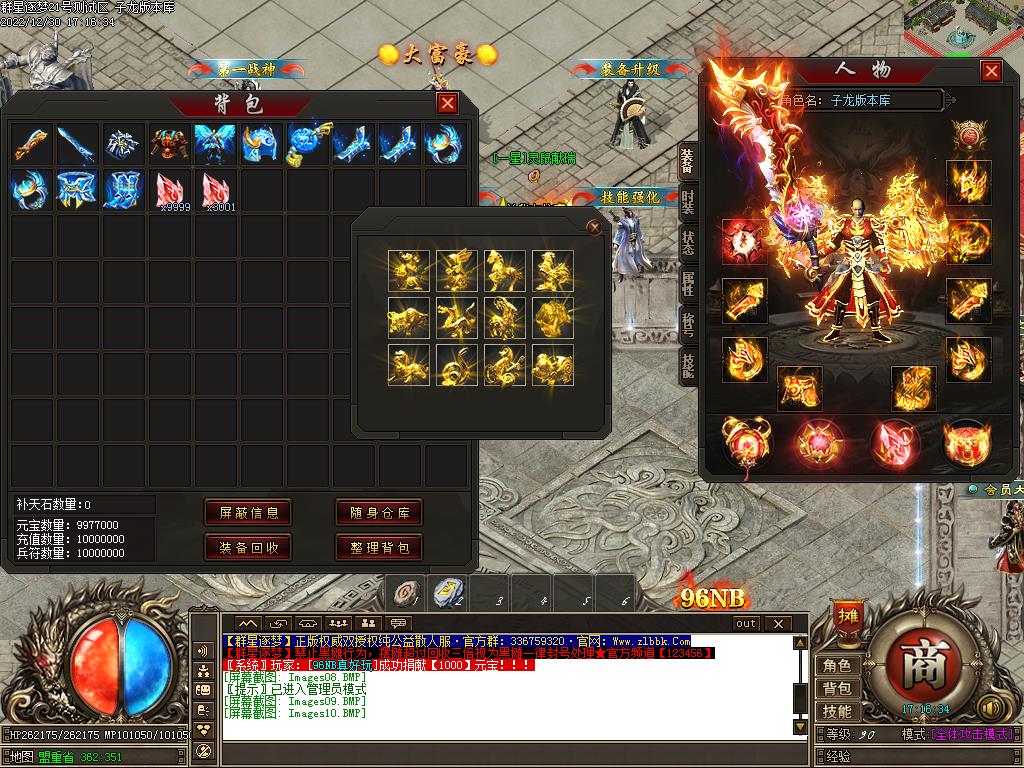Click the 角色 character button
The height and width of the screenshot is (768, 1024).
click(836, 666)
